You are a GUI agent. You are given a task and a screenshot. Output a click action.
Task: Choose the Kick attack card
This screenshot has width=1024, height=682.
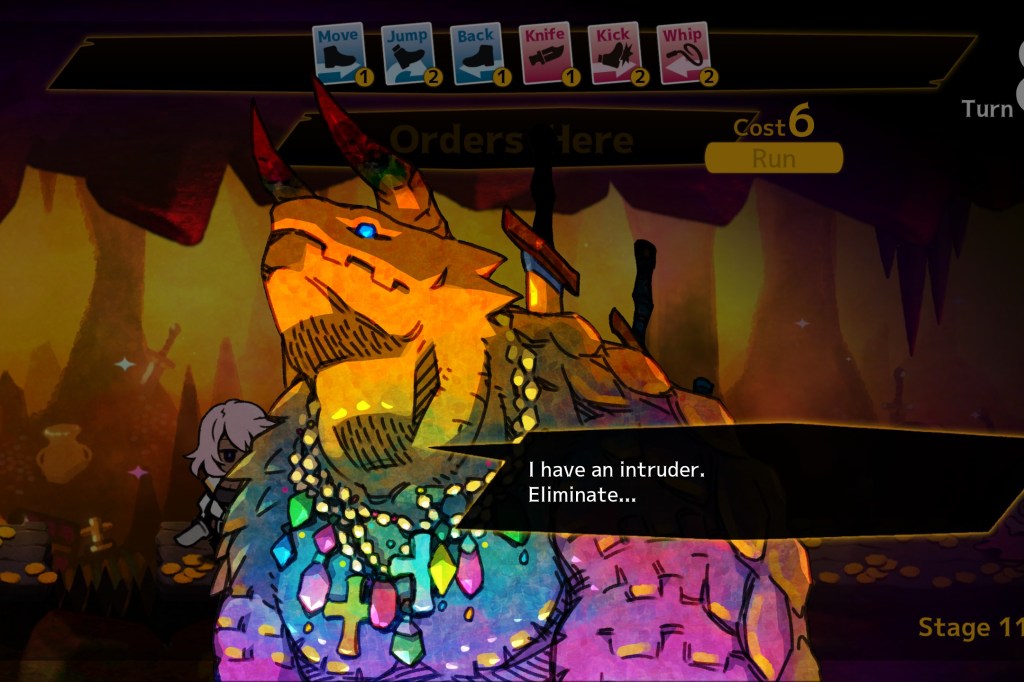pyautogui.click(x=613, y=53)
